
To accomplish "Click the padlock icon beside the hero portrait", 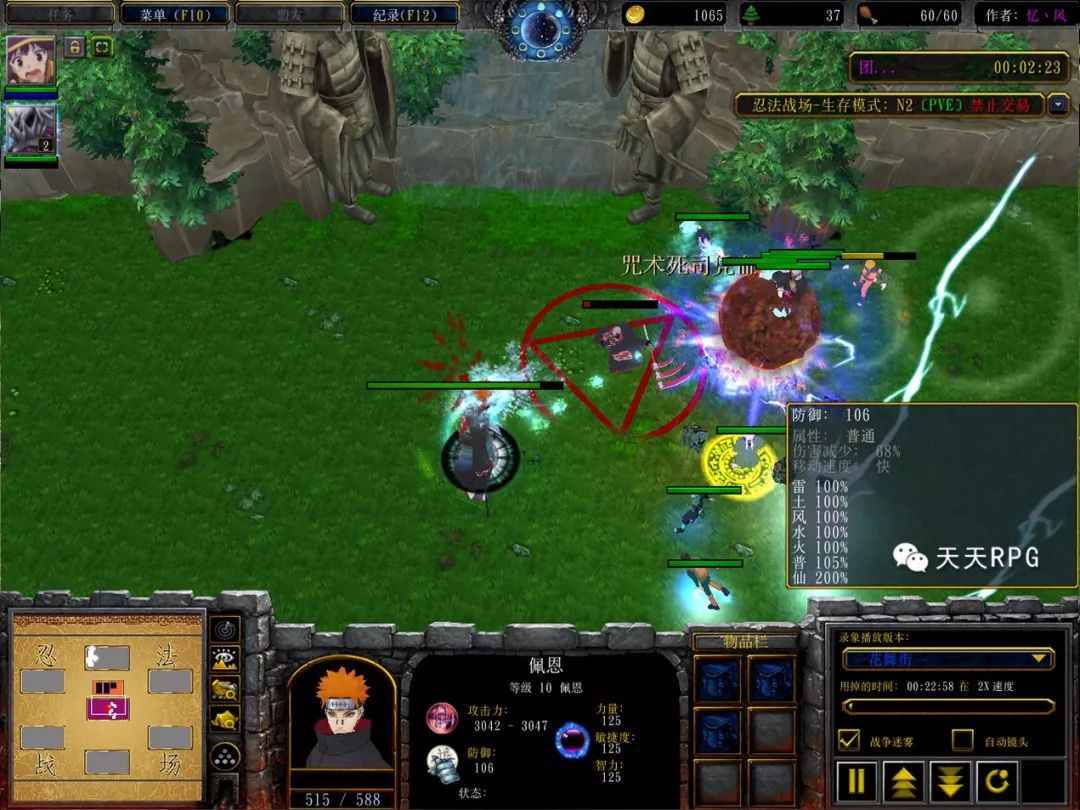I will coord(75,47).
